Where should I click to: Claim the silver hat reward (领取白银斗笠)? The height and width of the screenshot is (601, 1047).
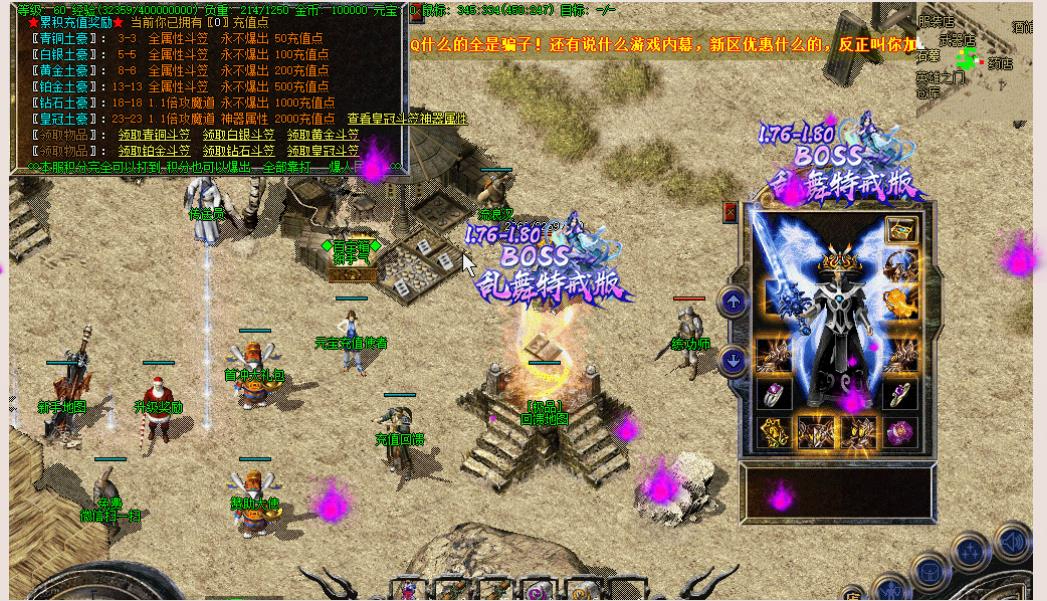click(x=238, y=135)
